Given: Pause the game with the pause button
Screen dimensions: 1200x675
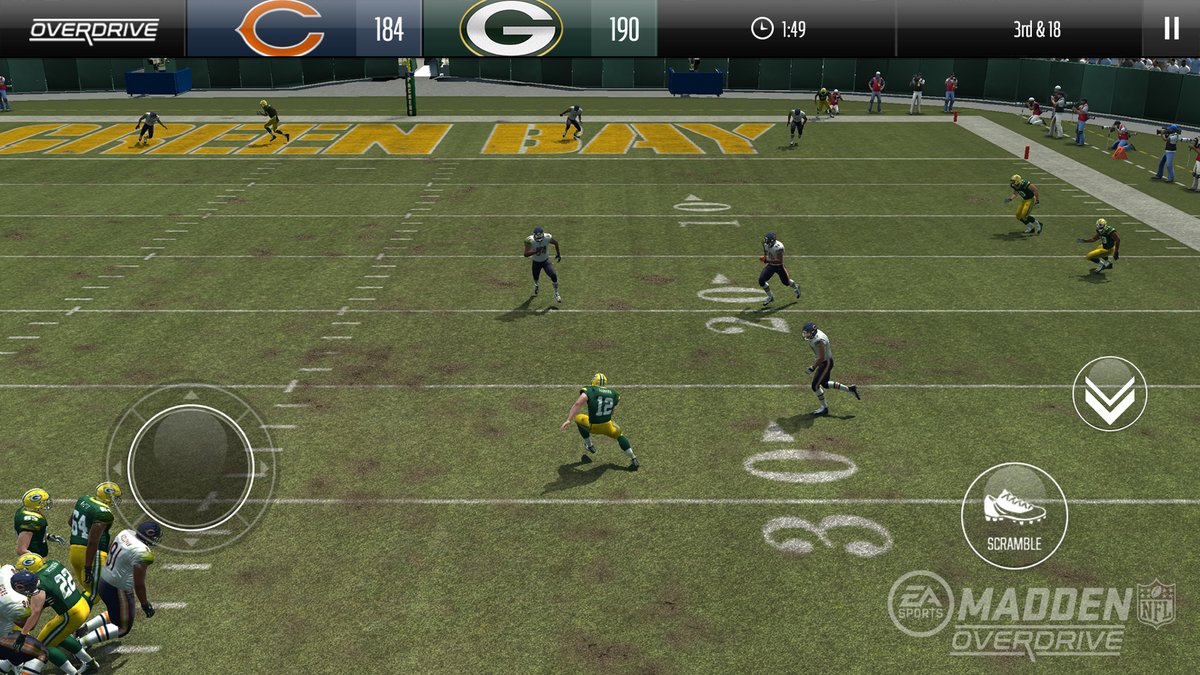Looking at the screenshot, I should pyautogui.click(x=1171, y=28).
